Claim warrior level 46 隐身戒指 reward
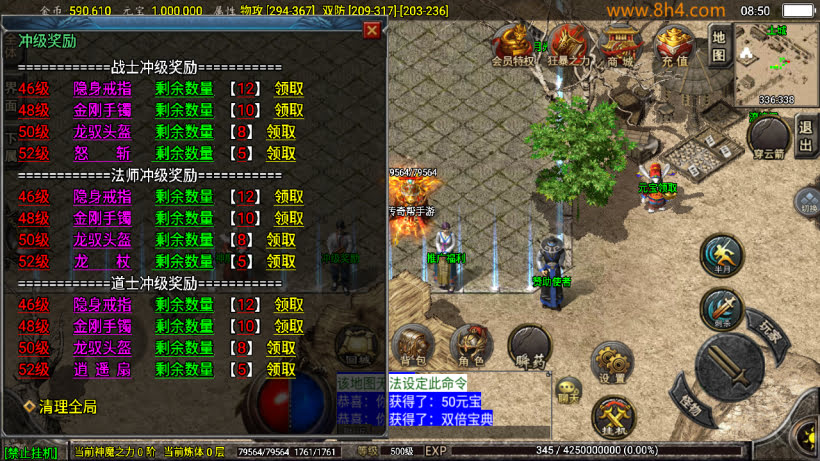Viewport: 820px width, 461px height. click(289, 88)
